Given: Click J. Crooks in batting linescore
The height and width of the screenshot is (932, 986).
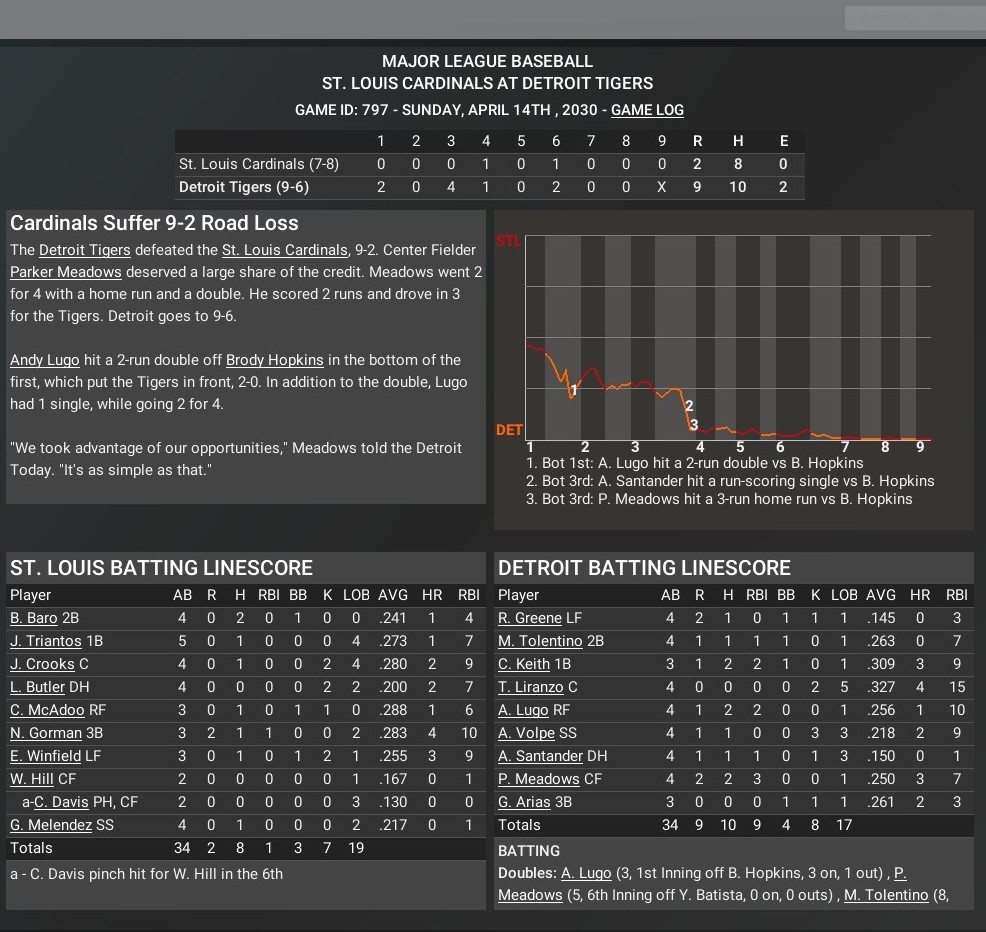Looking at the screenshot, I should coord(42,664).
